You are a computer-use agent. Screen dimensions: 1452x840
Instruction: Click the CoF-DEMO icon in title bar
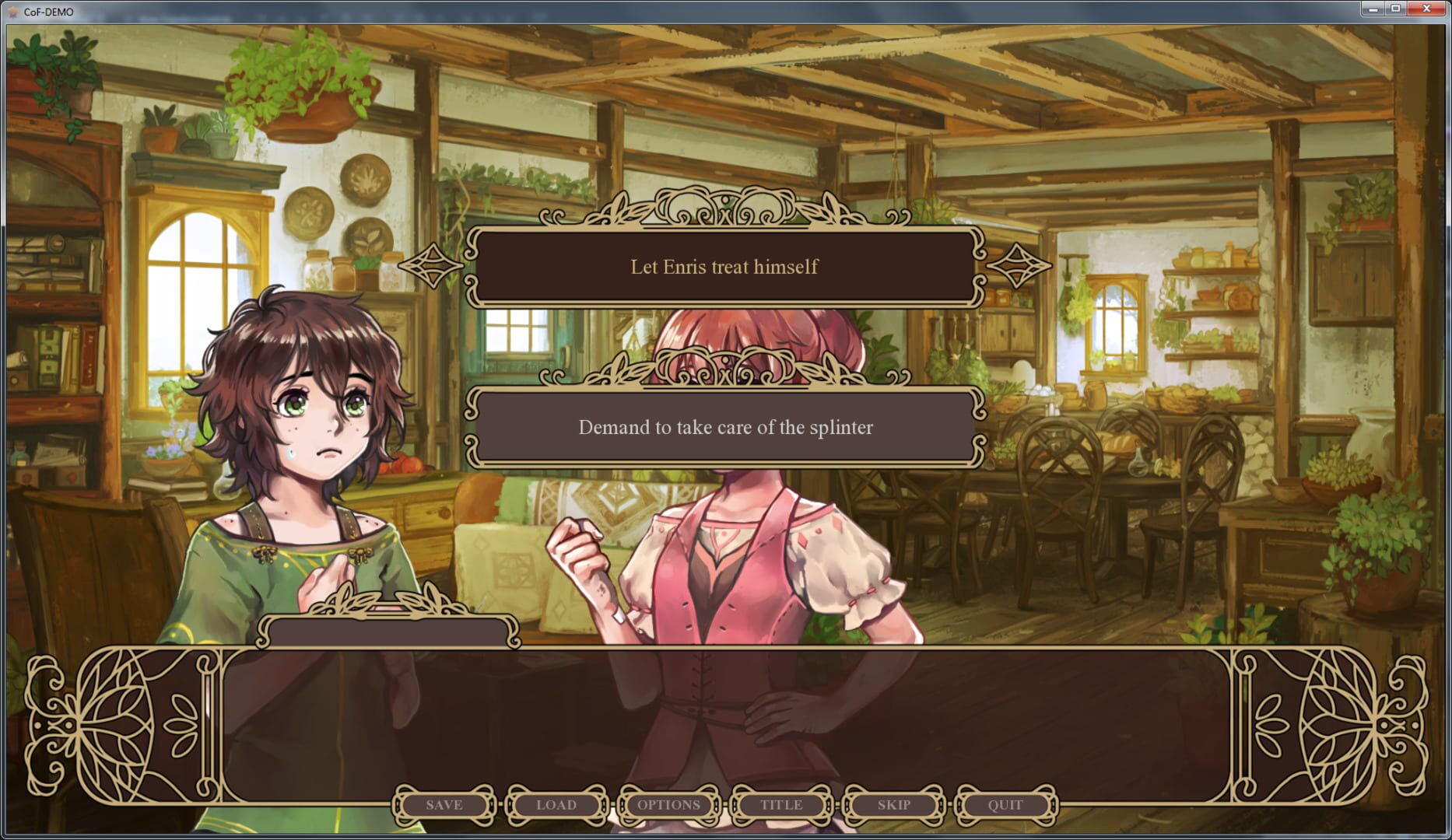13,12
